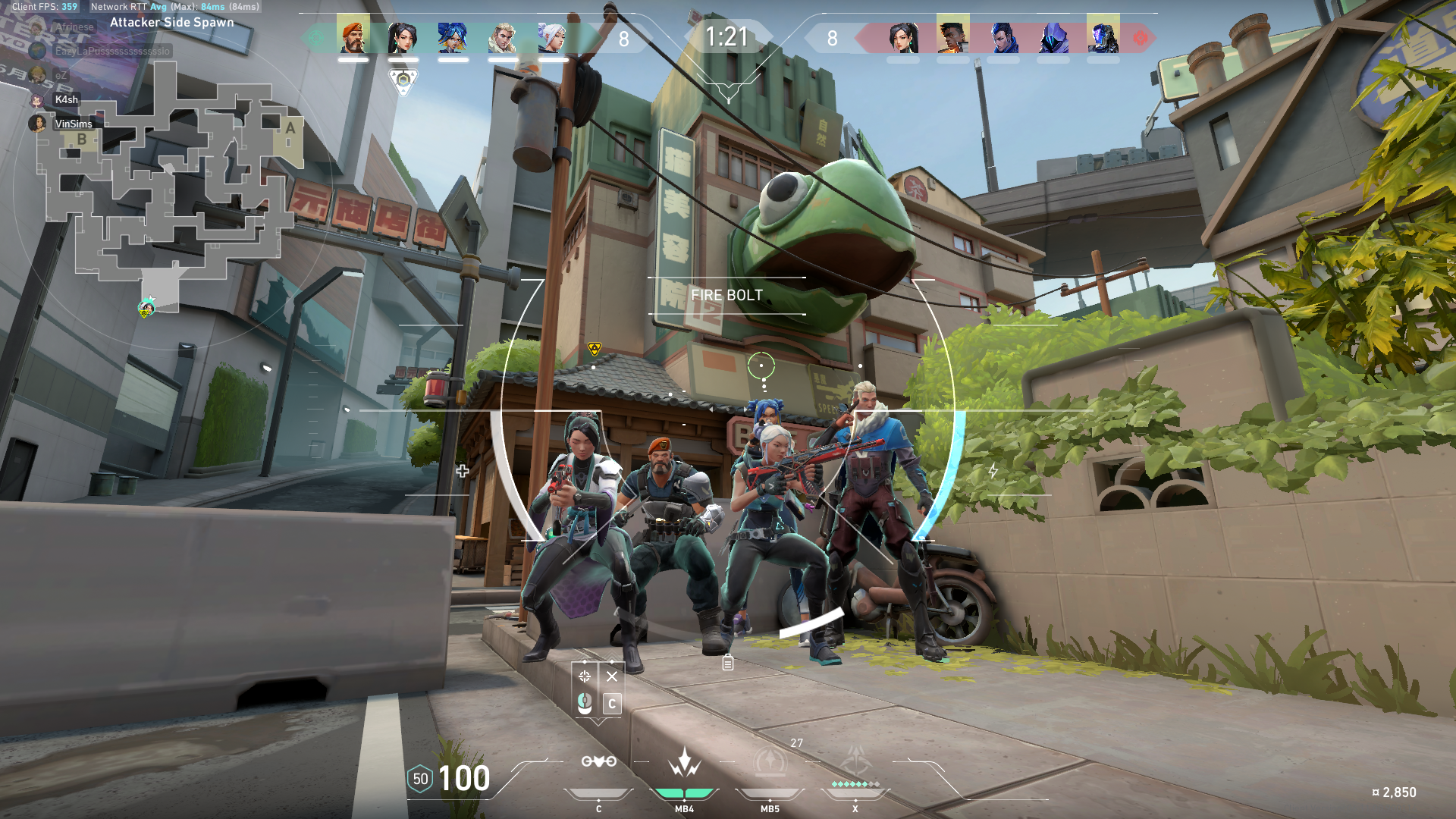Click the hexagonal ultimate badge under the teal portraits
This screenshot has height=819, width=1456.
pyautogui.click(x=403, y=80)
